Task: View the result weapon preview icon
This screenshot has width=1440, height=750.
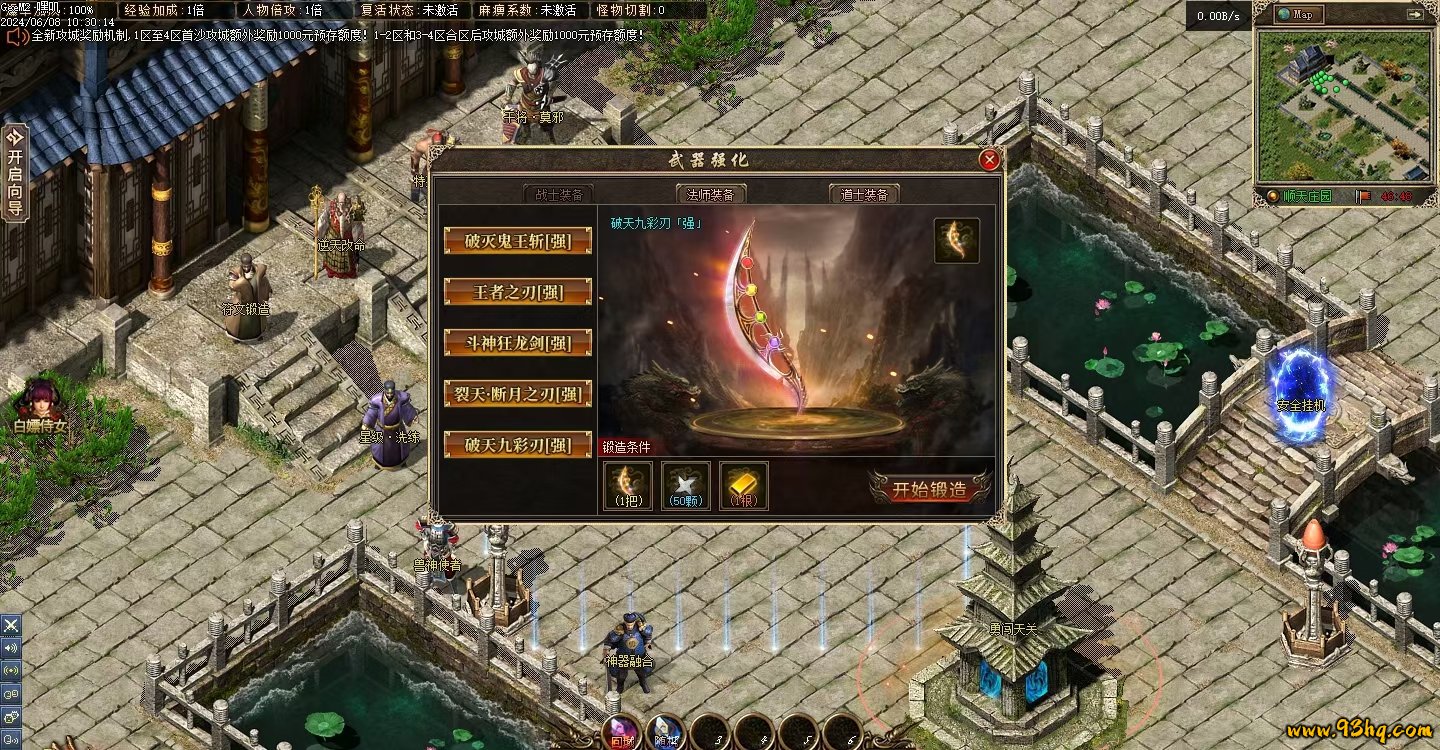Action: click(956, 241)
